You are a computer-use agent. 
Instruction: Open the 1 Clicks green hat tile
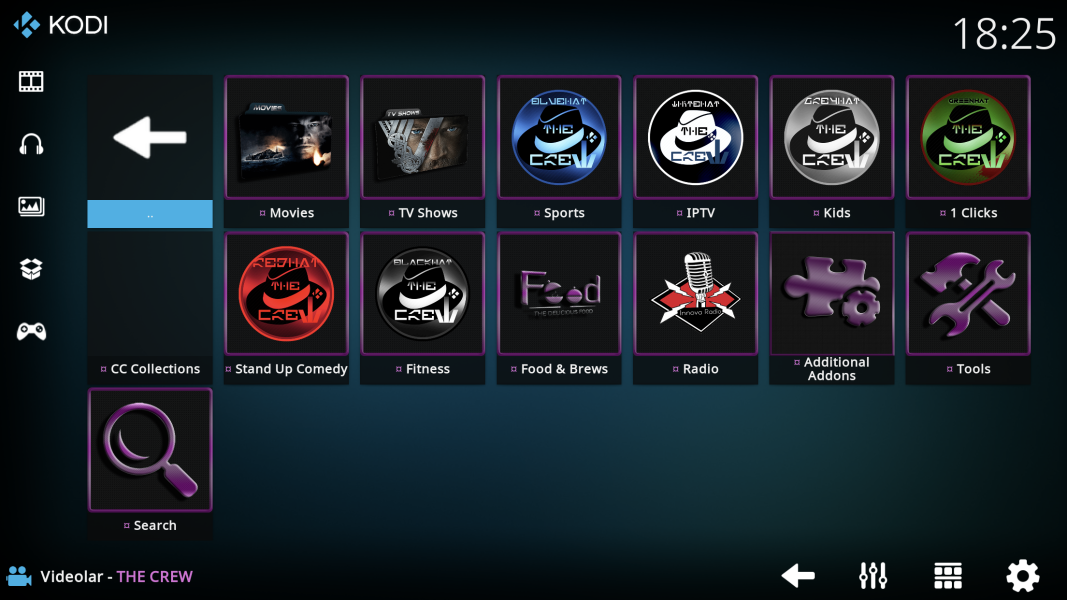point(968,138)
